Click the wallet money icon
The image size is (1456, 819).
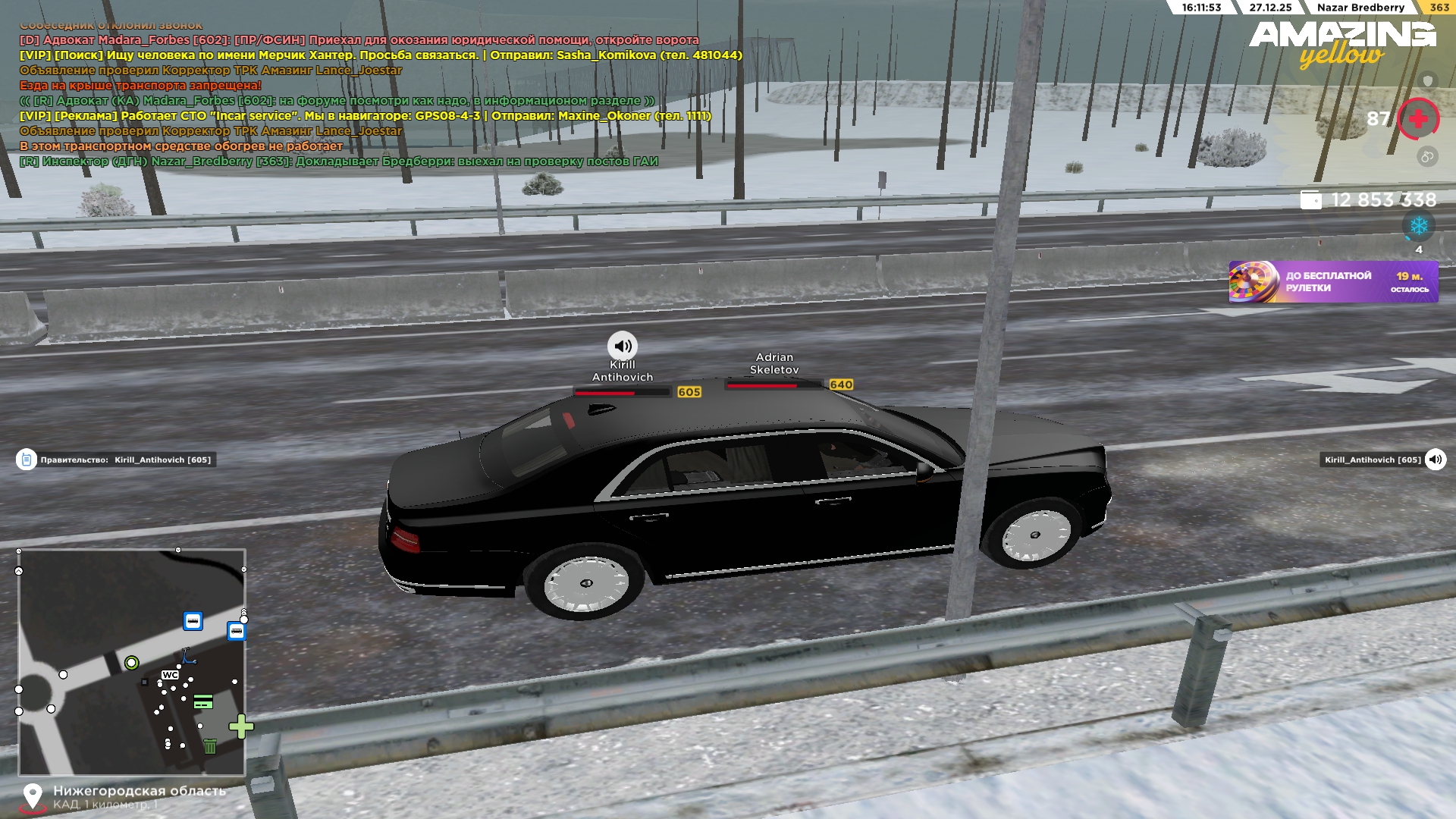click(1310, 199)
